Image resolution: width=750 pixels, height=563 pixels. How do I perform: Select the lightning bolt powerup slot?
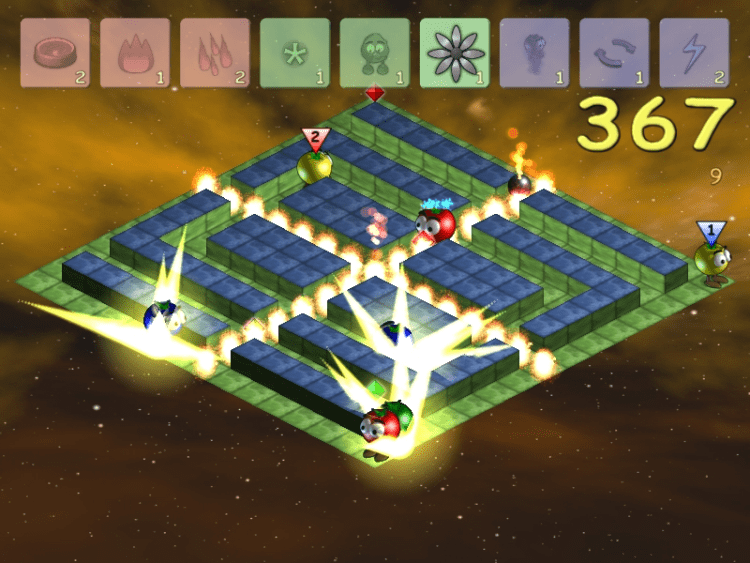(x=694, y=53)
